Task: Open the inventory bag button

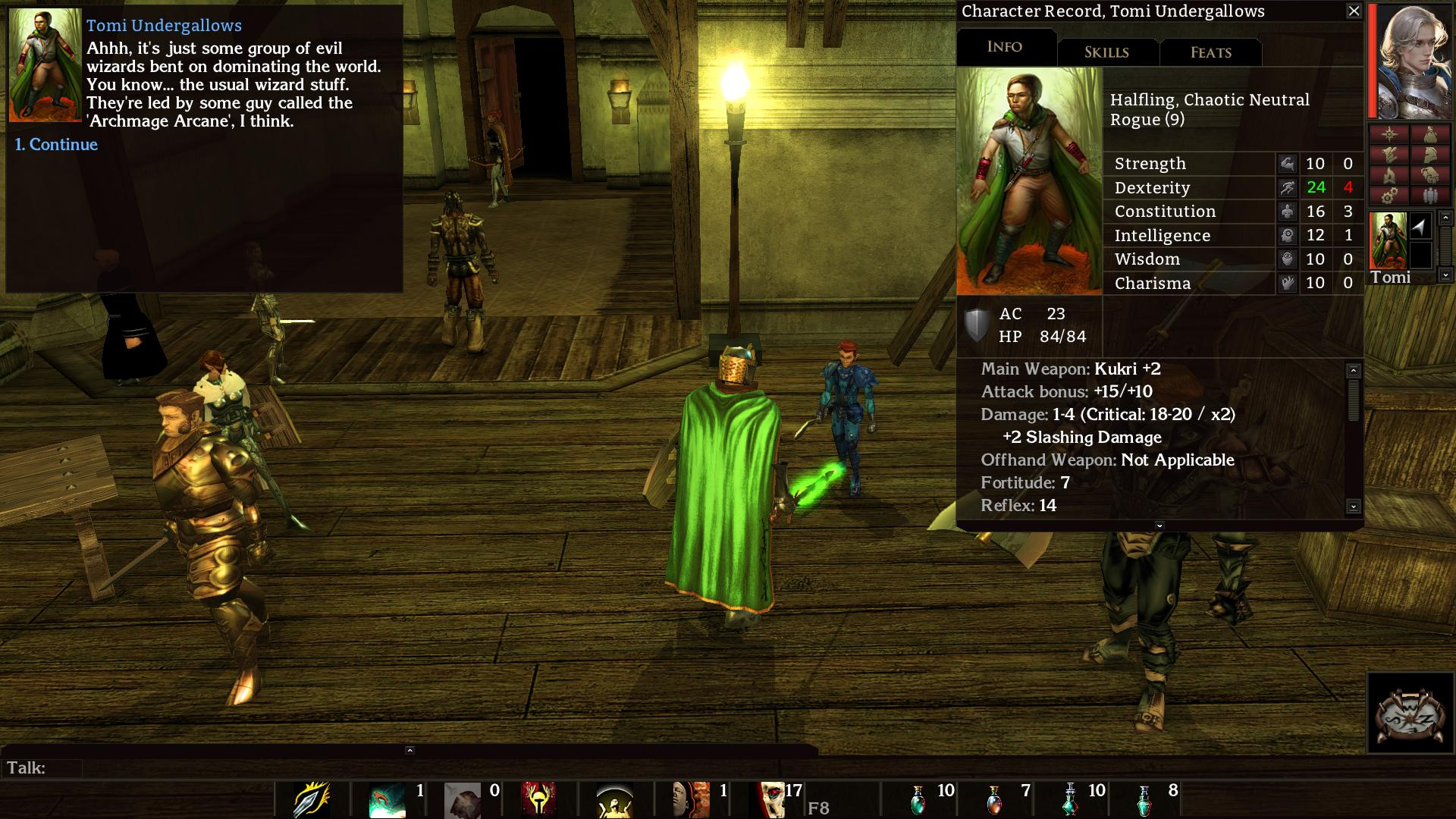Action: 1430,135
